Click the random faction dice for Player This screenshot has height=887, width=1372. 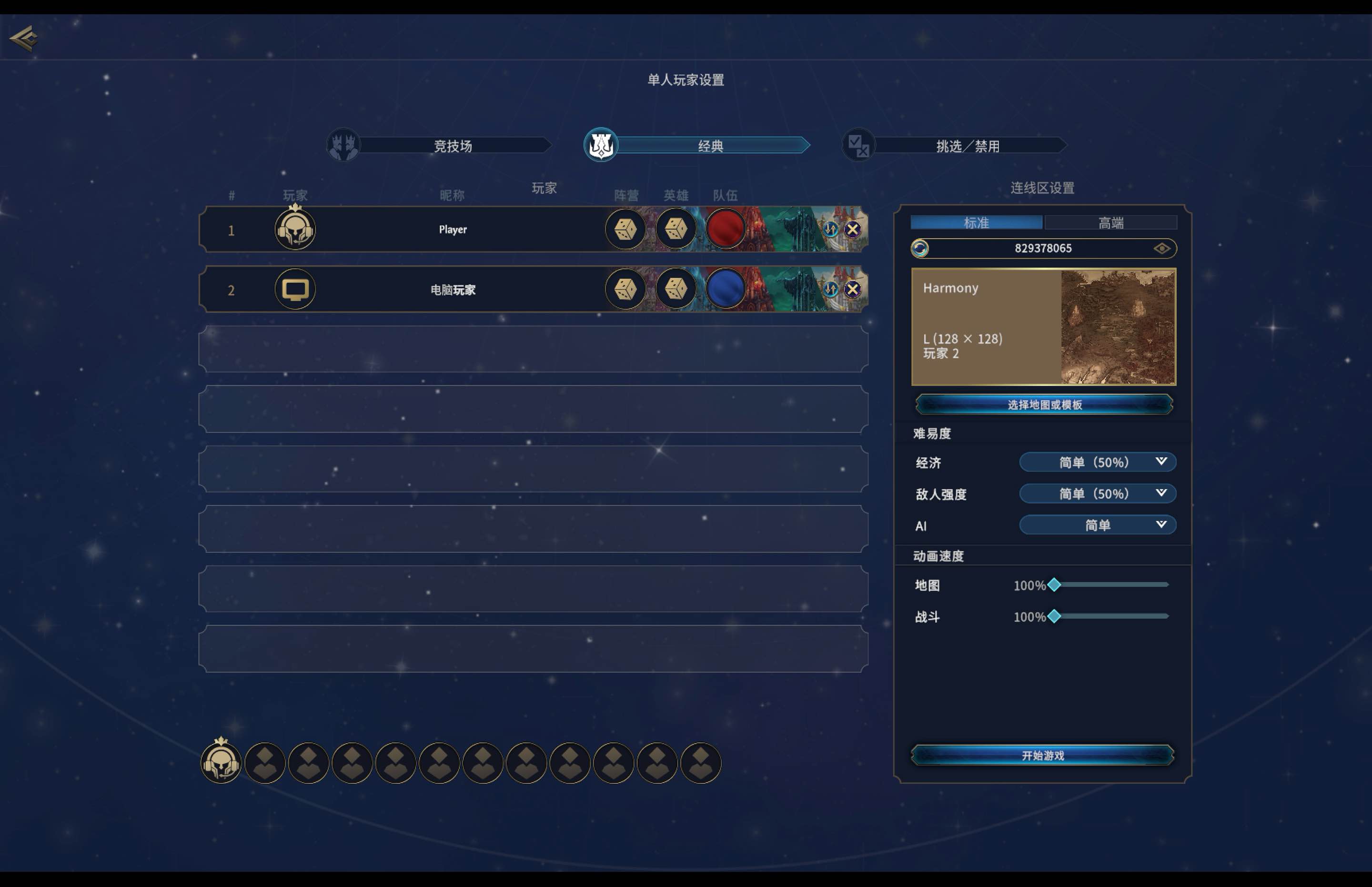pos(625,229)
